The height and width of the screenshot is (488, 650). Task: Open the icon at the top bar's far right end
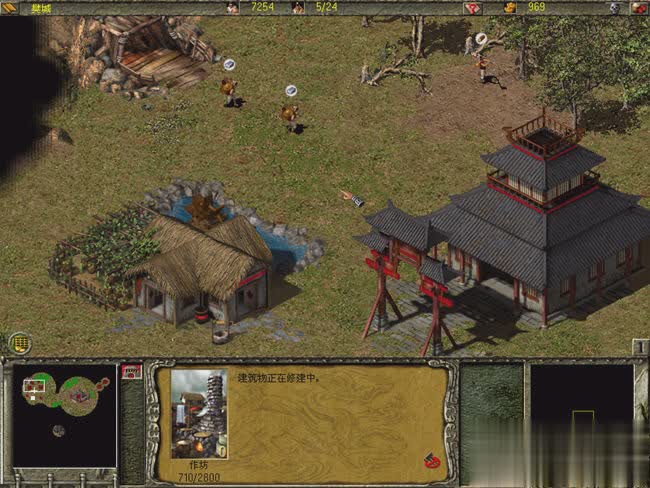point(638,7)
